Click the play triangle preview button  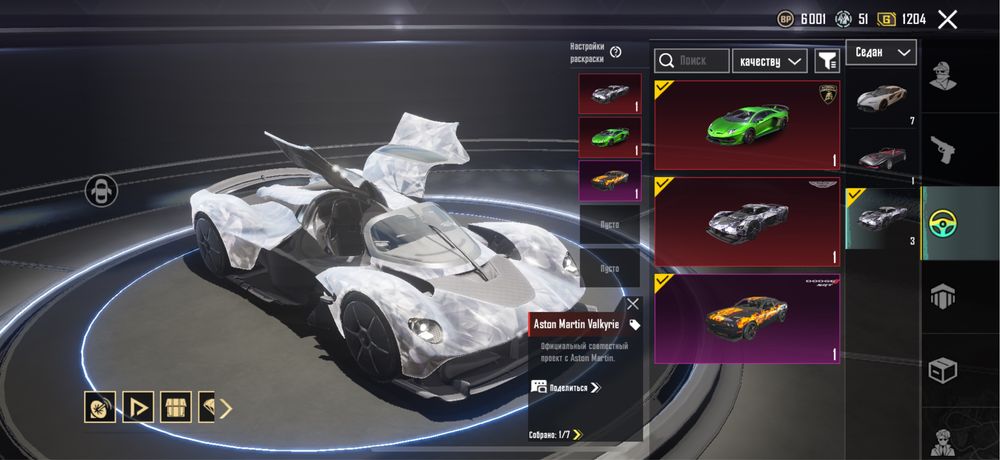point(138,407)
